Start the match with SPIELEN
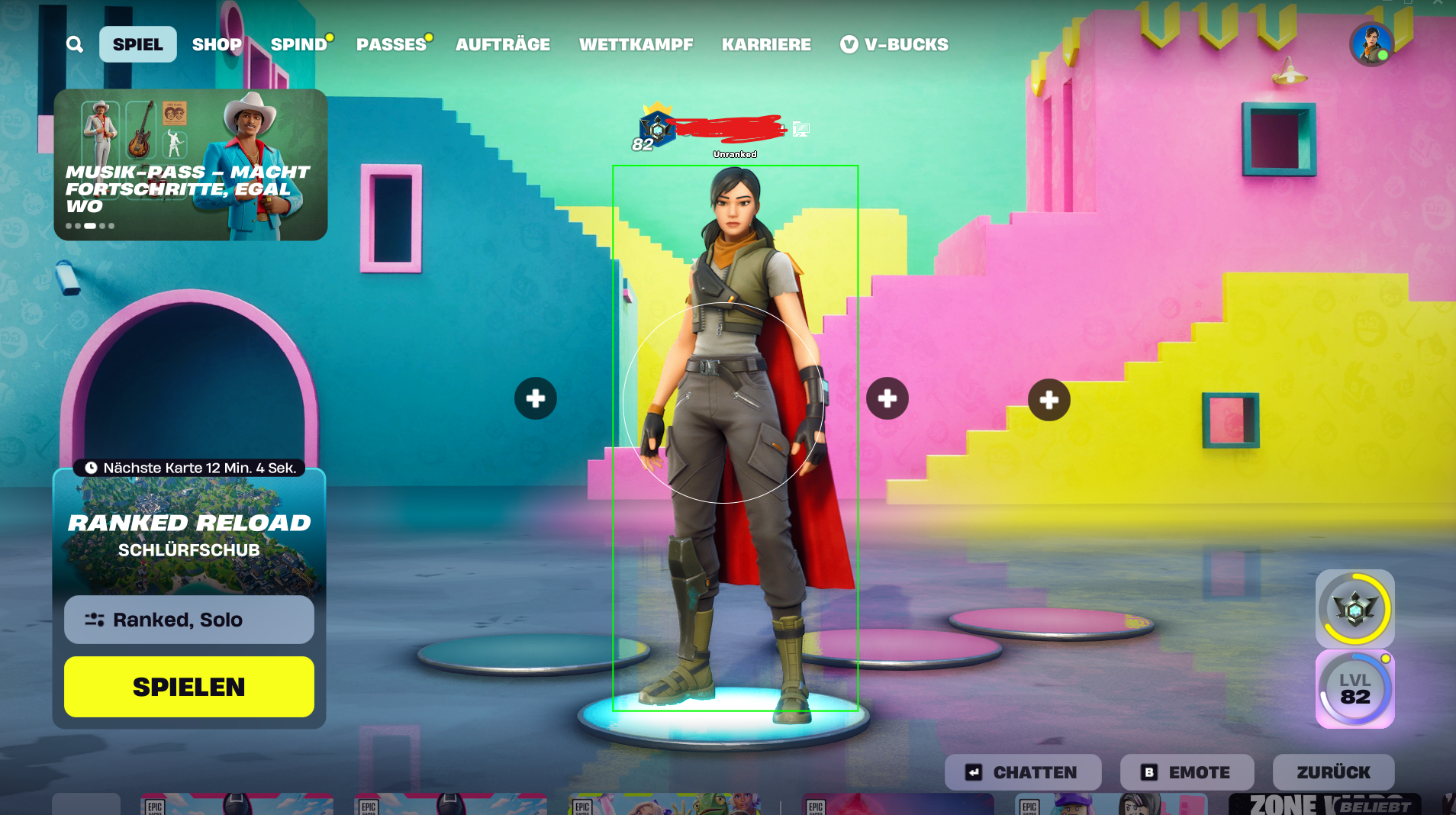This screenshot has width=1456, height=815. (189, 687)
